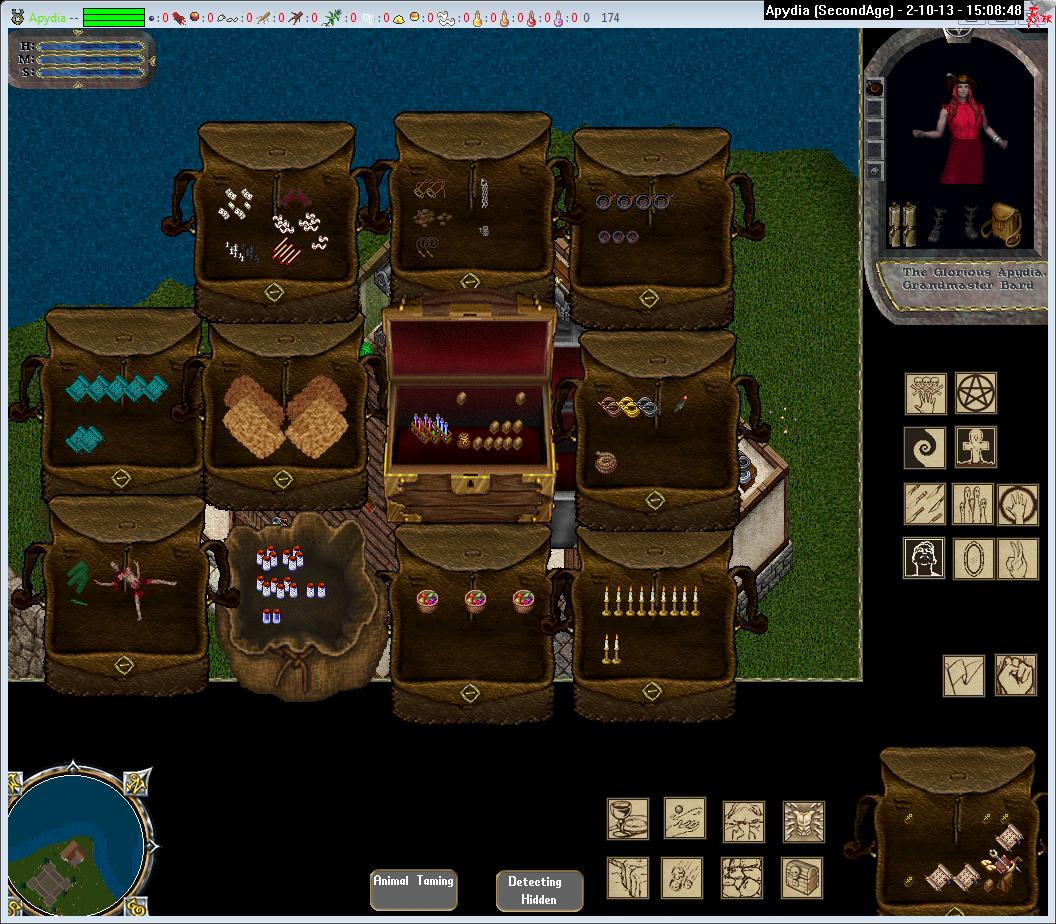Cast the clenched fist spell icon
1056x924 pixels.
point(1015,675)
